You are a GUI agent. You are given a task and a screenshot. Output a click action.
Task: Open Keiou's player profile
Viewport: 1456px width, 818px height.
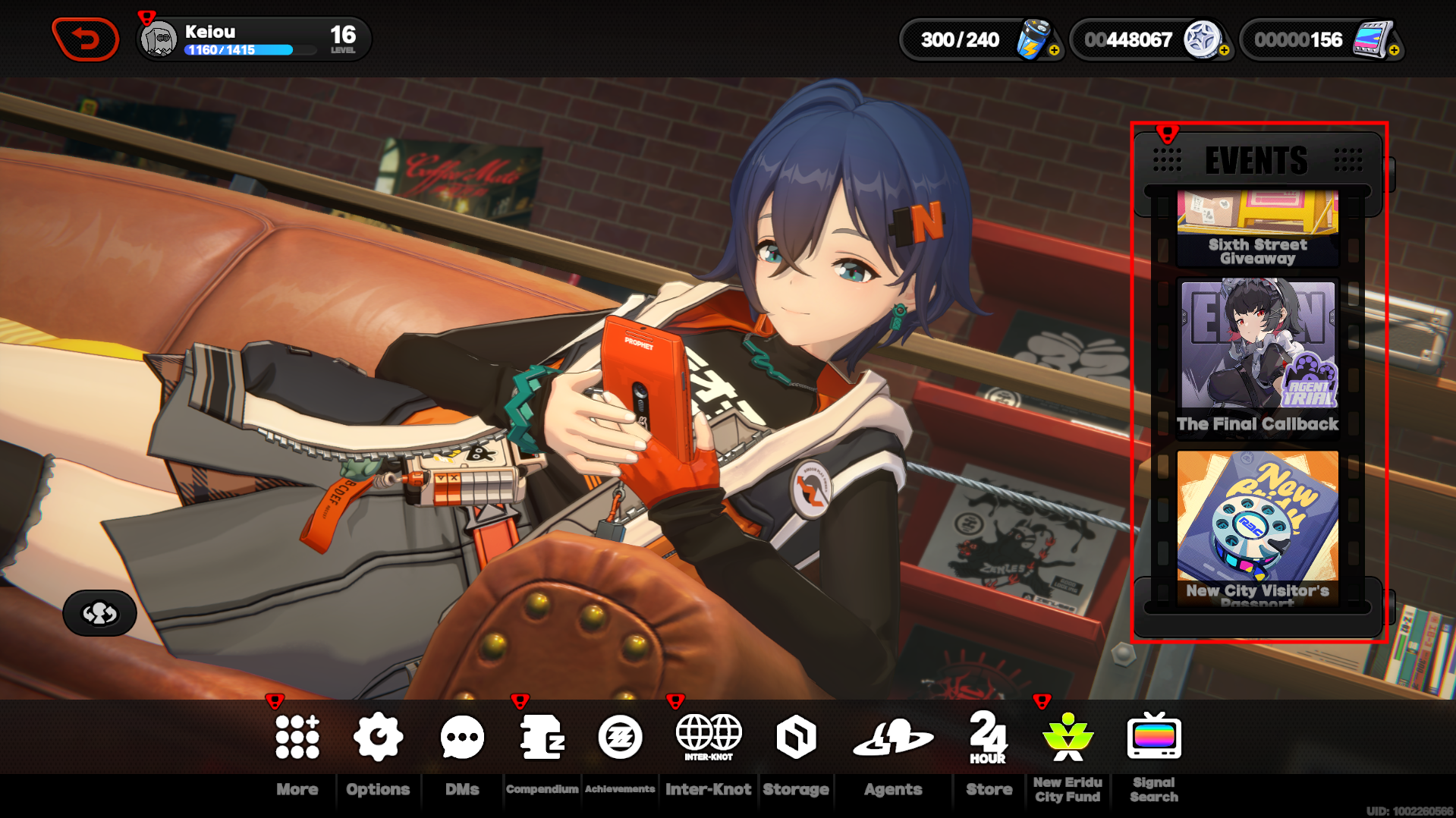tap(160, 39)
